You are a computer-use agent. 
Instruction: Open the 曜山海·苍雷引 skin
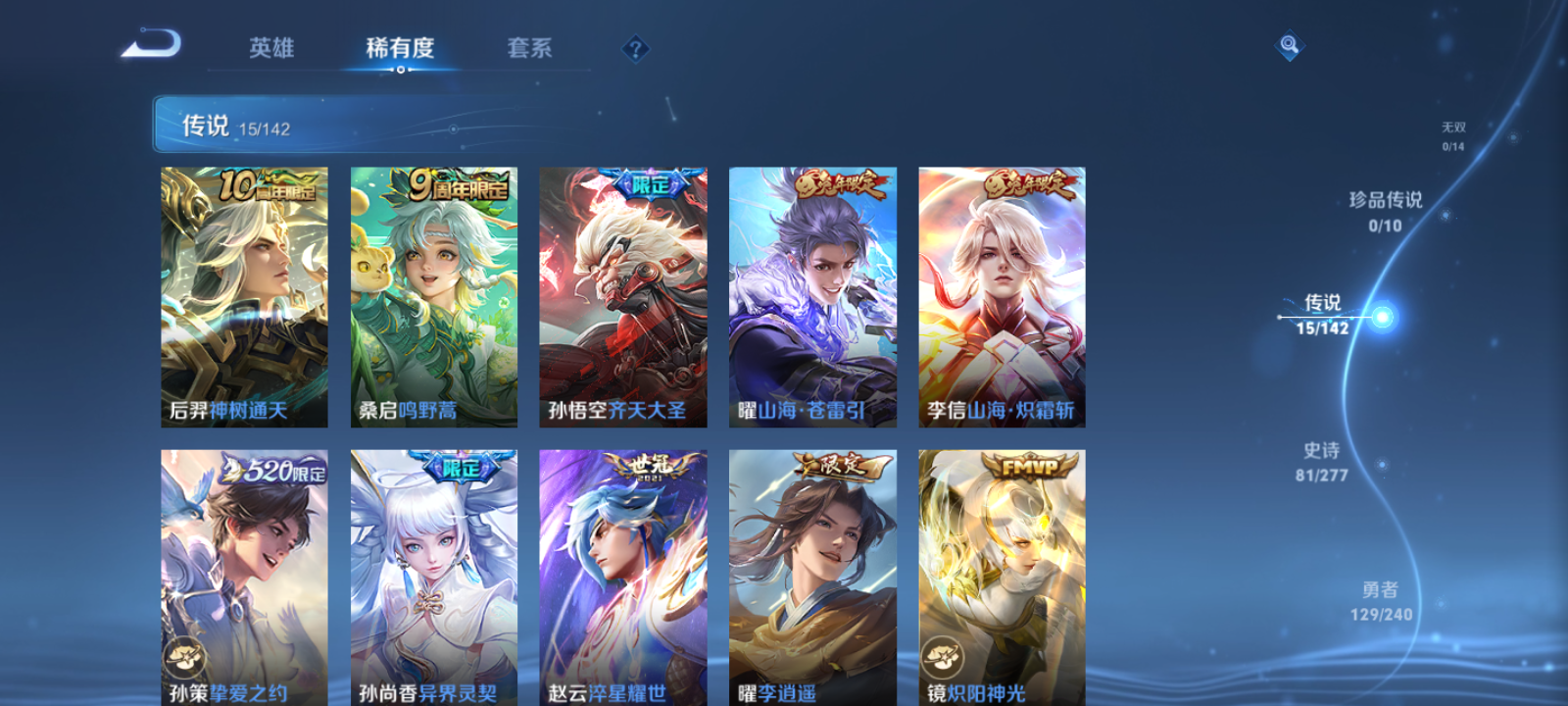[x=811, y=294]
